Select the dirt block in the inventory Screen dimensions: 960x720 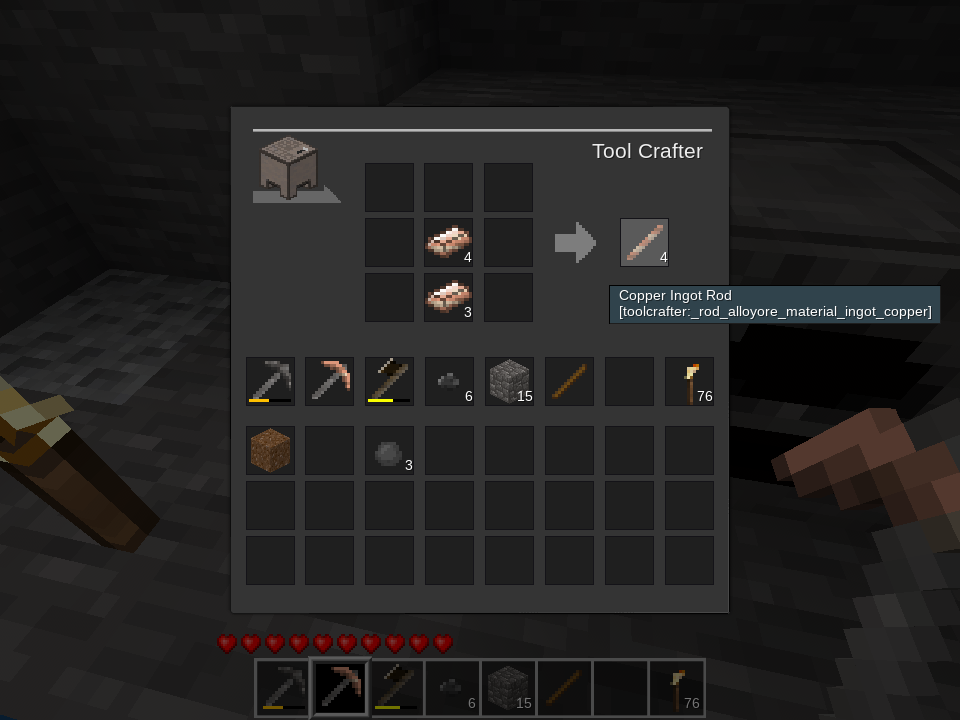click(270, 450)
